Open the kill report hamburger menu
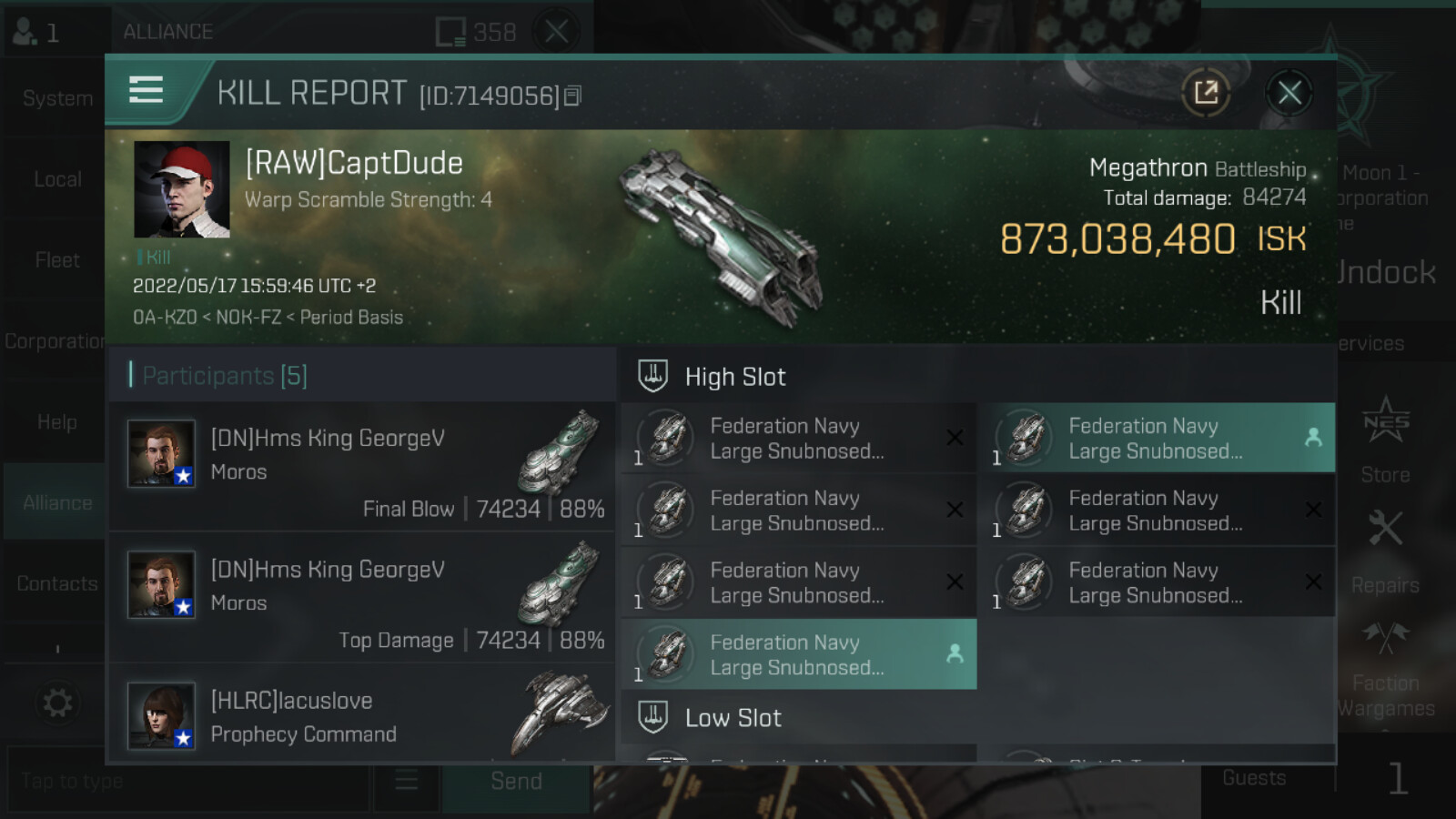1456x819 pixels. coord(146,91)
